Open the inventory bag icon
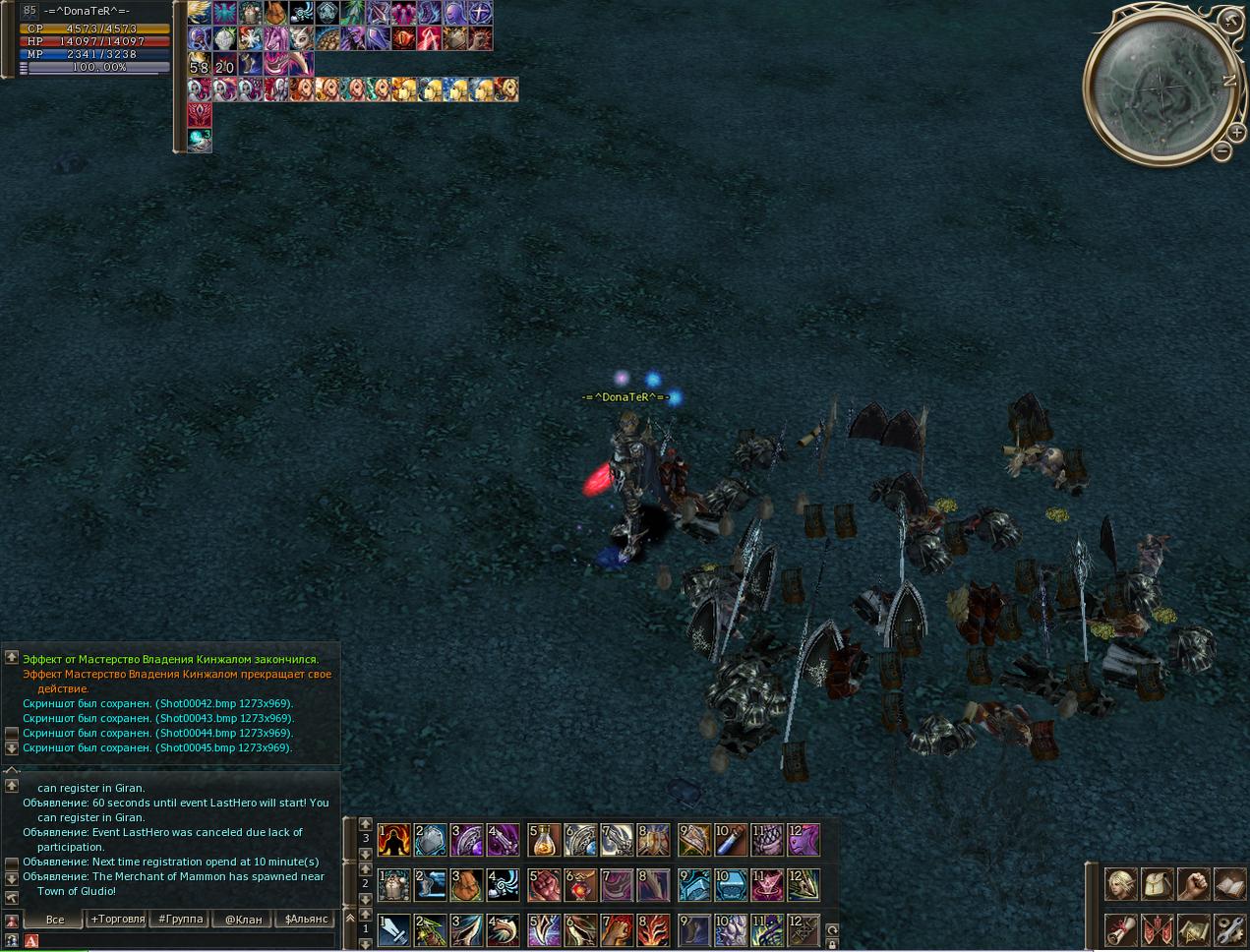 (1157, 884)
